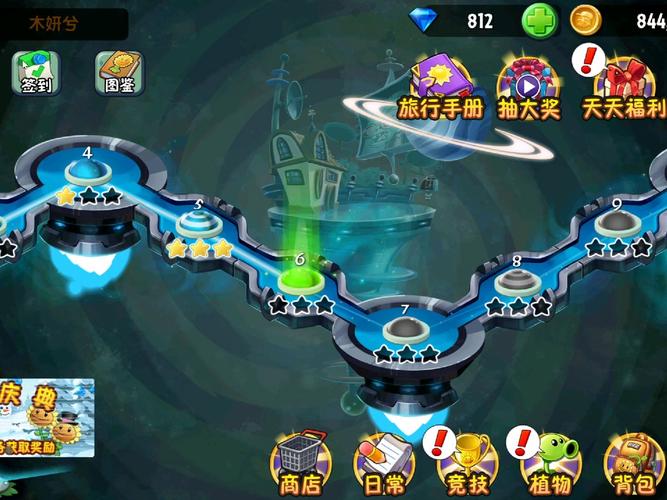Viewport: 667px width, 500px height.
Task: Open the 背包 backpack
Action: (x=634, y=463)
